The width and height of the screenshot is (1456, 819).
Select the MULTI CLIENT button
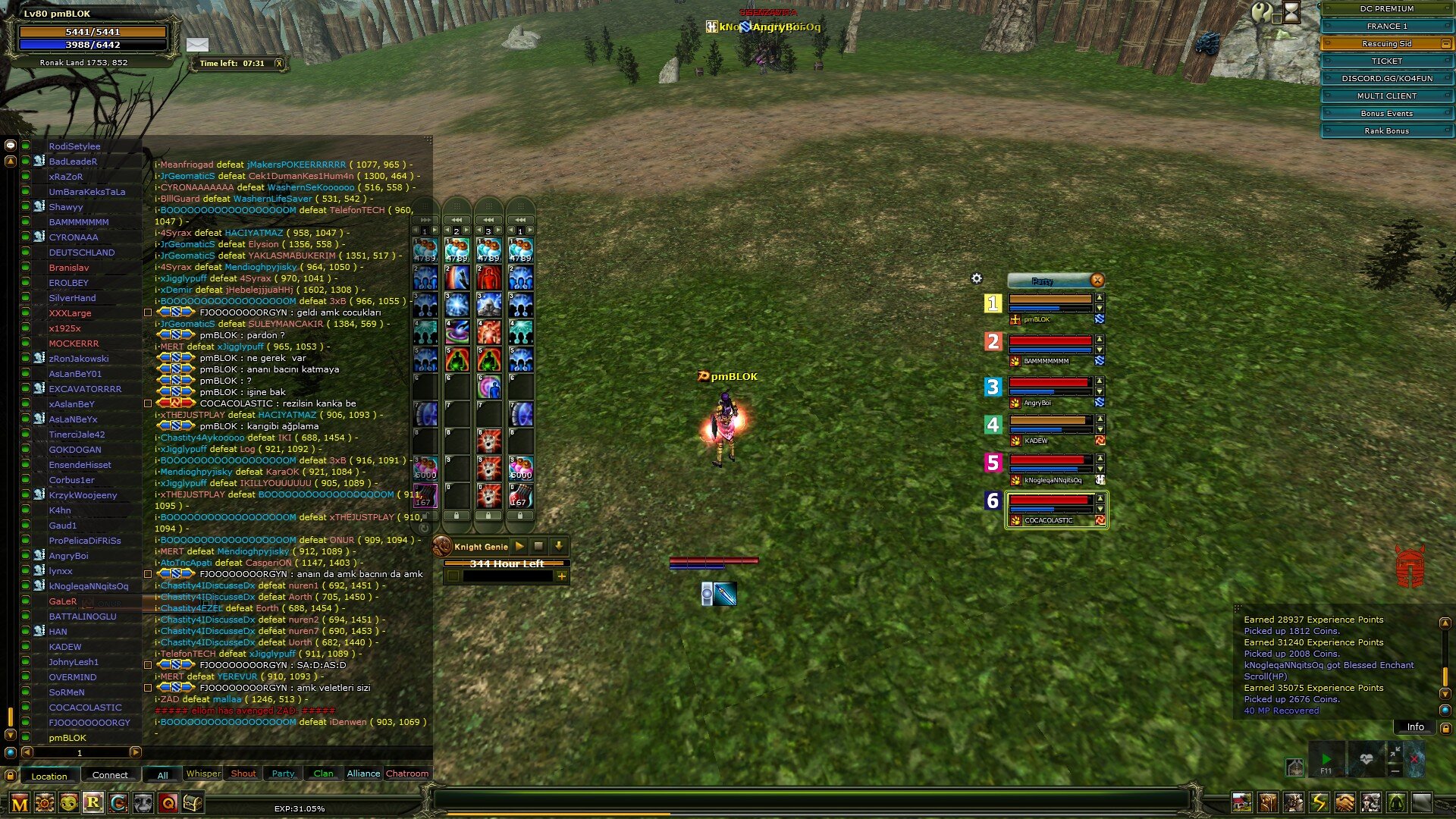tap(1386, 96)
